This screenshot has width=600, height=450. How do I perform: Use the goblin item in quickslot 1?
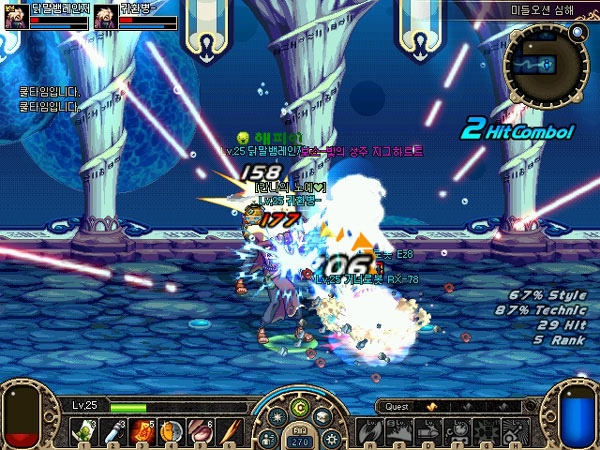pos(81,431)
